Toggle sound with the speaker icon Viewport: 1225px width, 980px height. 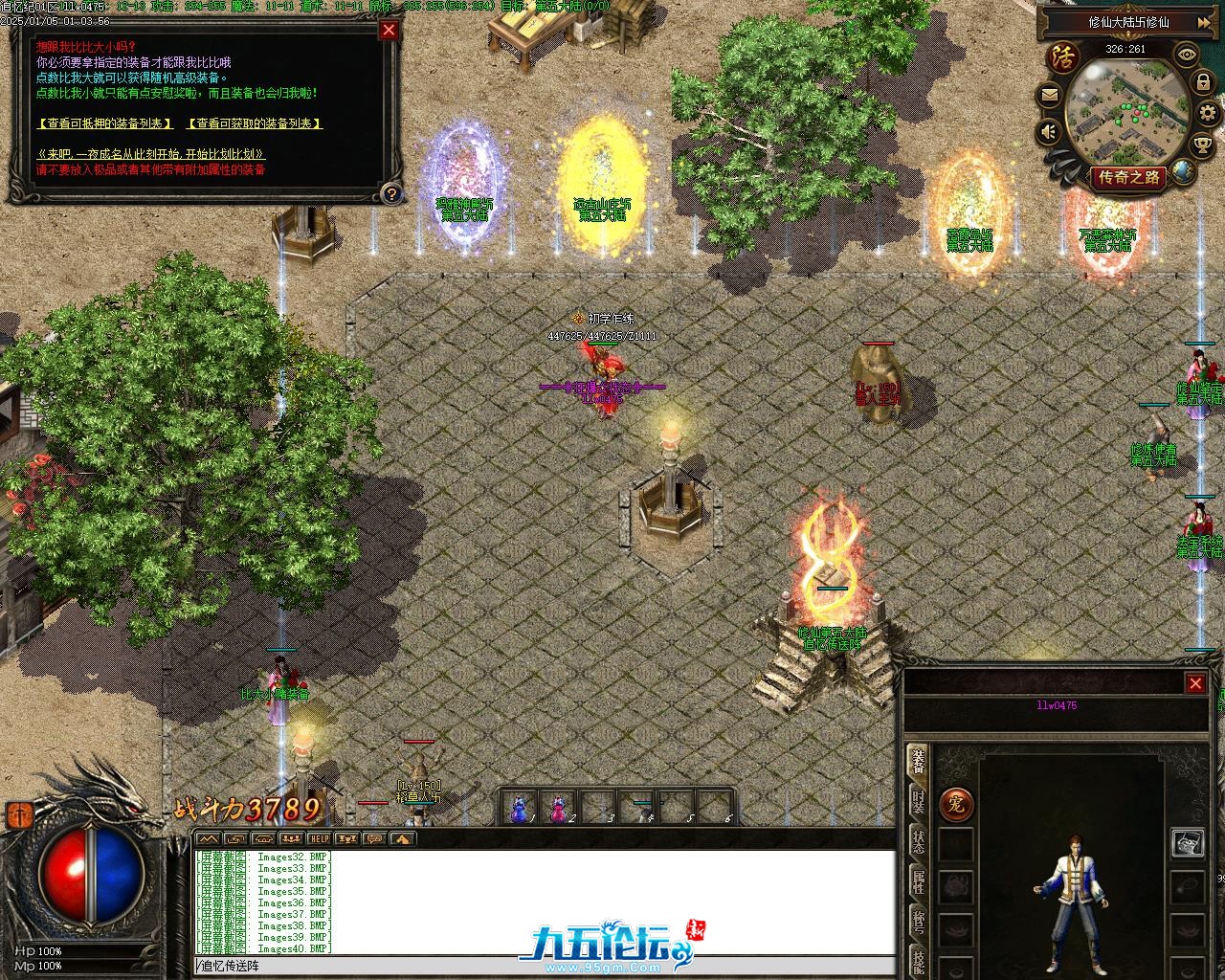[x=1050, y=131]
